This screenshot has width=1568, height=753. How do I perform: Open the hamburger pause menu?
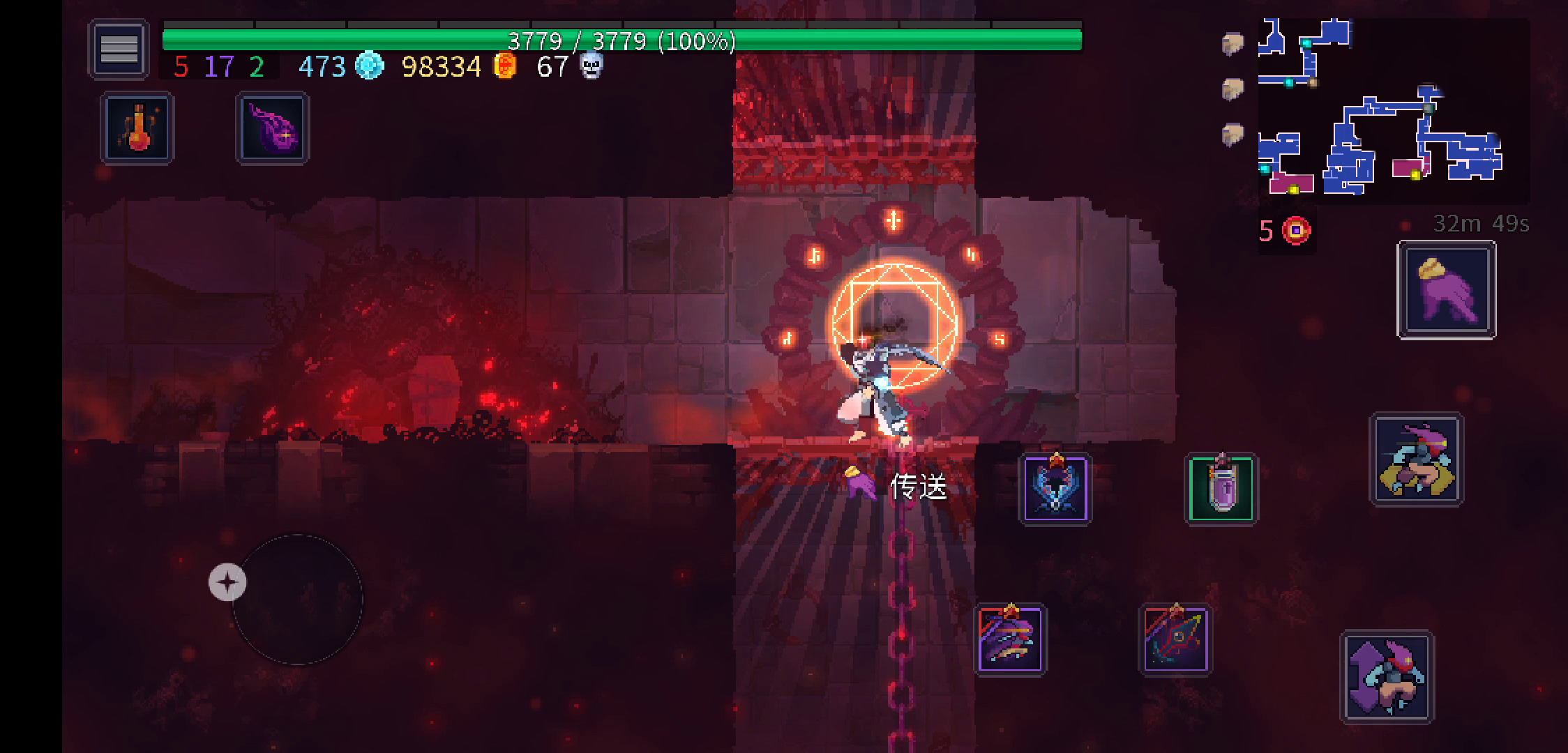[x=119, y=49]
